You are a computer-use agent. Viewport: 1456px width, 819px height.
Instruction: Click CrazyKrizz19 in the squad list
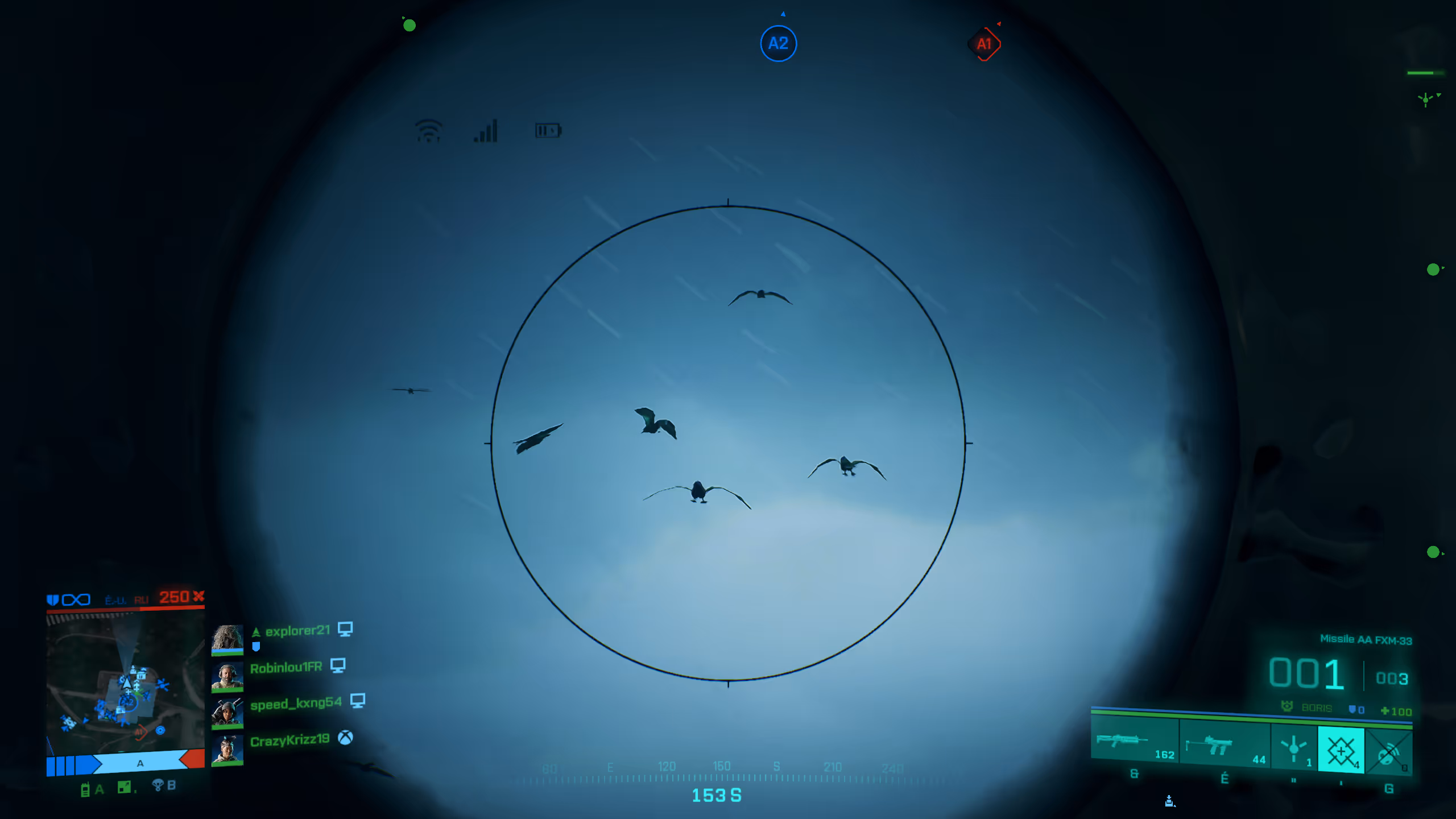pyautogui.click(x=289, y=741)
